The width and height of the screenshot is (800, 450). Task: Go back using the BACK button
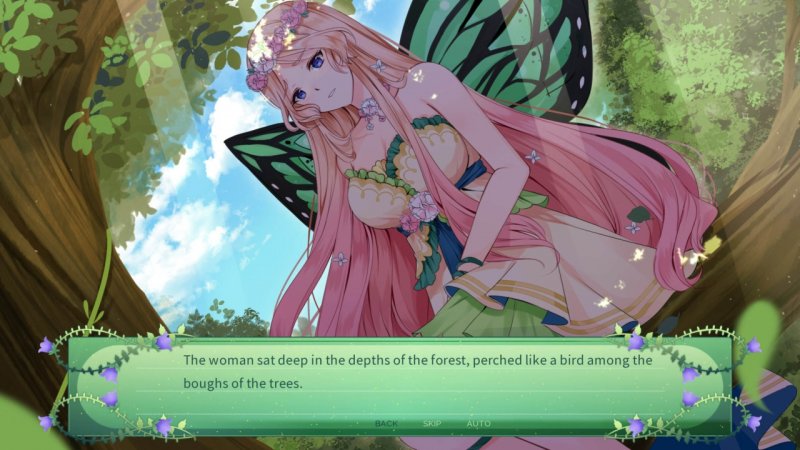[x=386, y=423]
